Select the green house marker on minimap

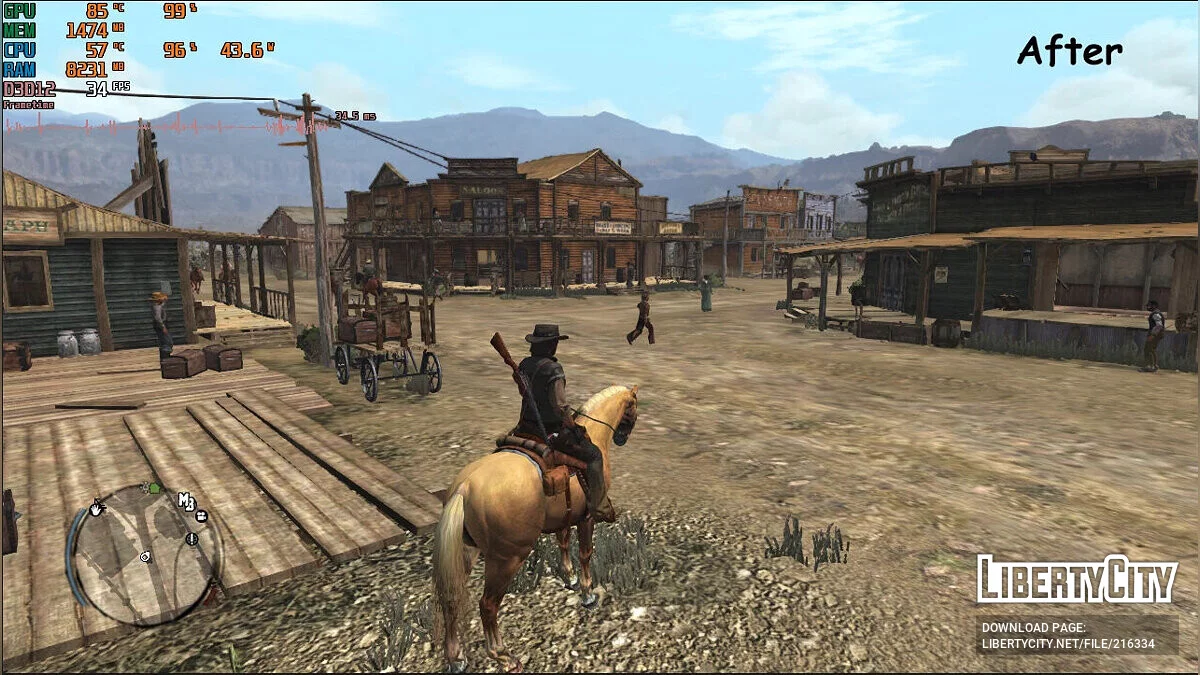(154, 488)
